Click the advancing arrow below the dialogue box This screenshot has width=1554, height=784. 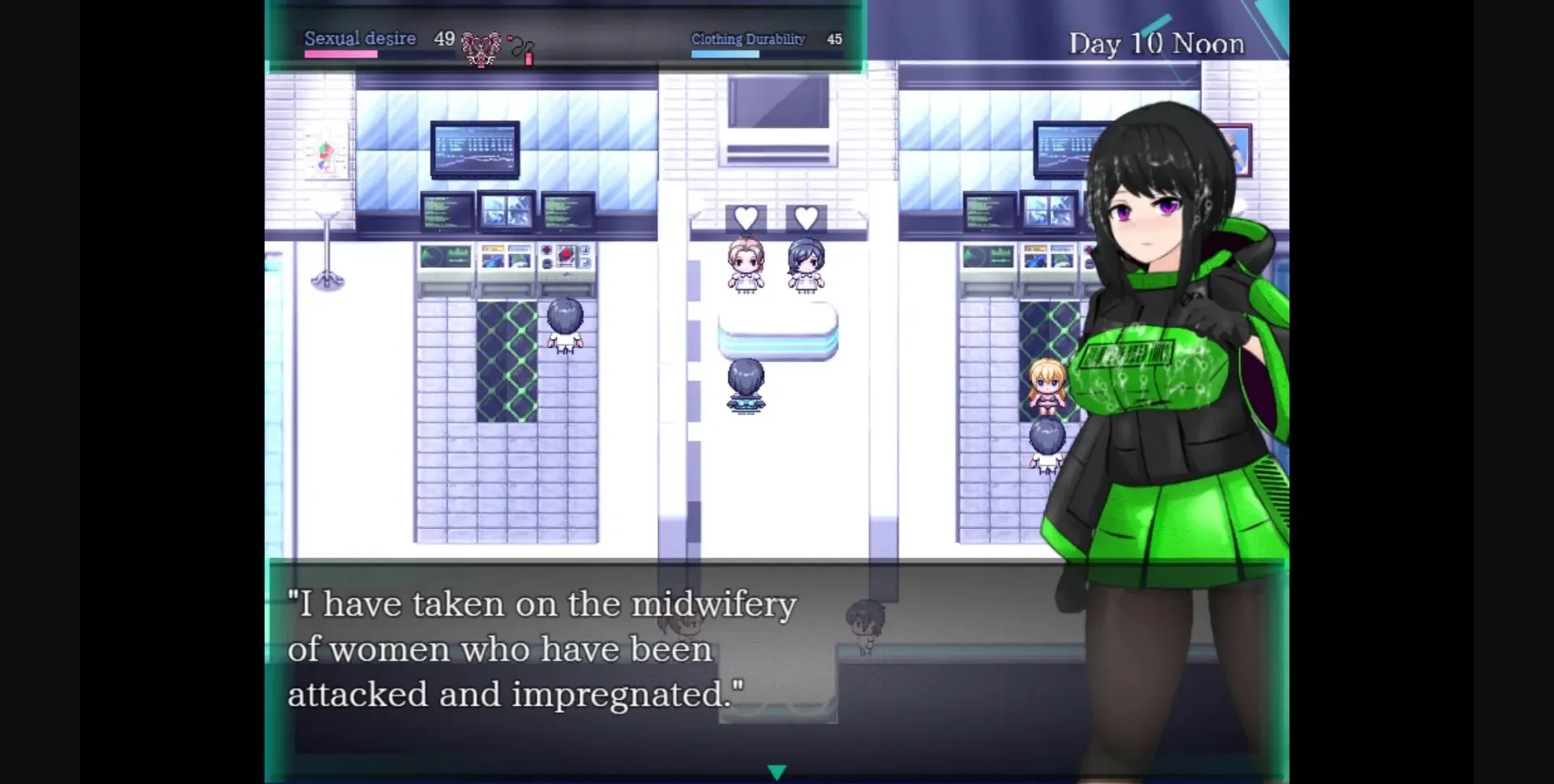pos(777,771)
